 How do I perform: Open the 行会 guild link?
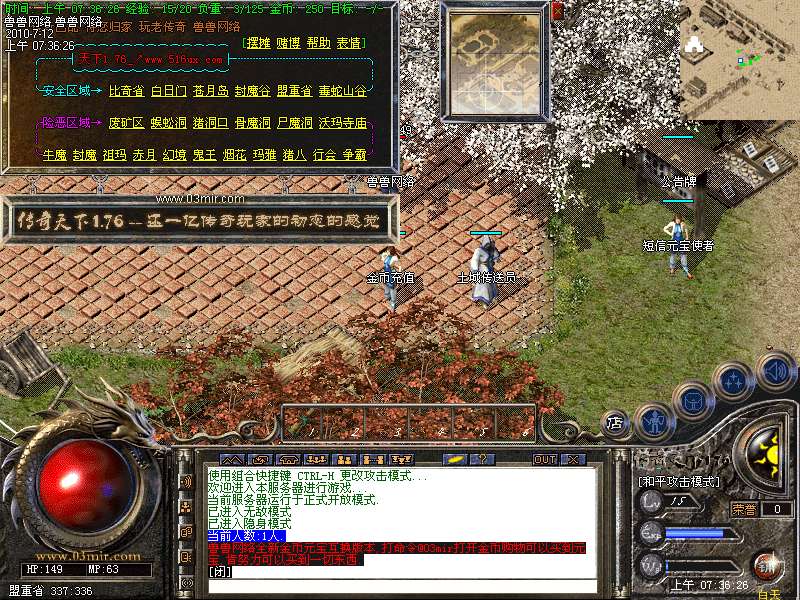click(324, 155)
